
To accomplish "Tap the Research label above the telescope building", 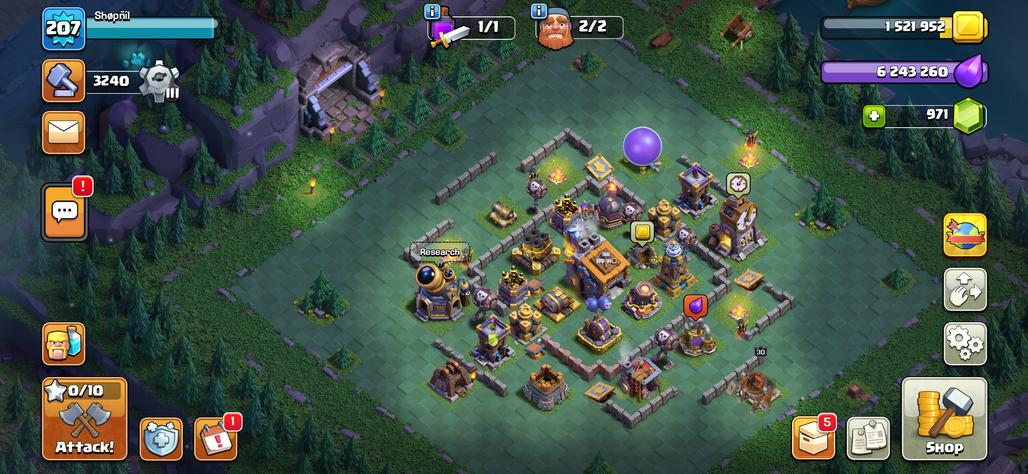I will point(439,252).
